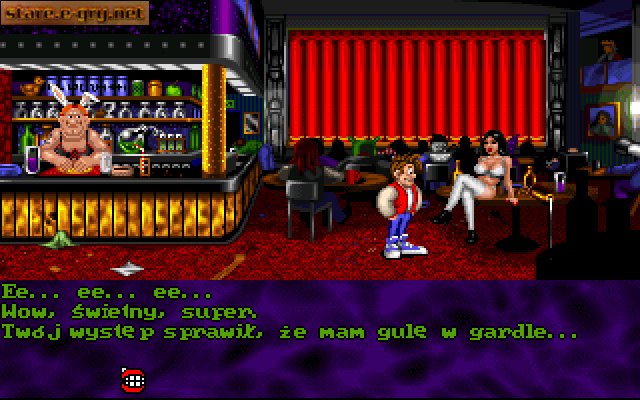Screen dimensions: 640x400
Task: Pick the reply about "gulę w gardle"
Action: 290,330
